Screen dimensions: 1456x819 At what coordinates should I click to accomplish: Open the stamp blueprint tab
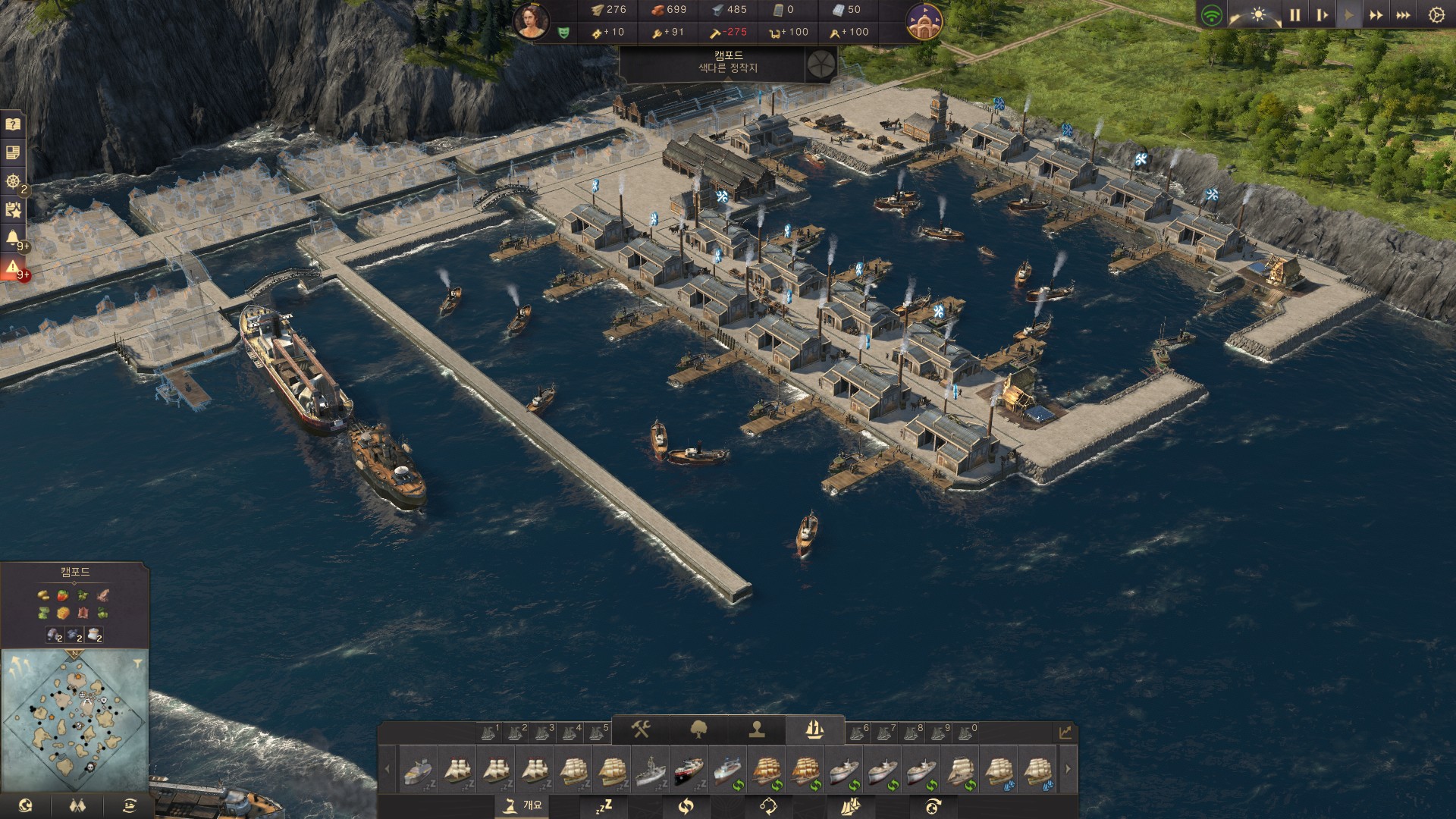(756, 730)
